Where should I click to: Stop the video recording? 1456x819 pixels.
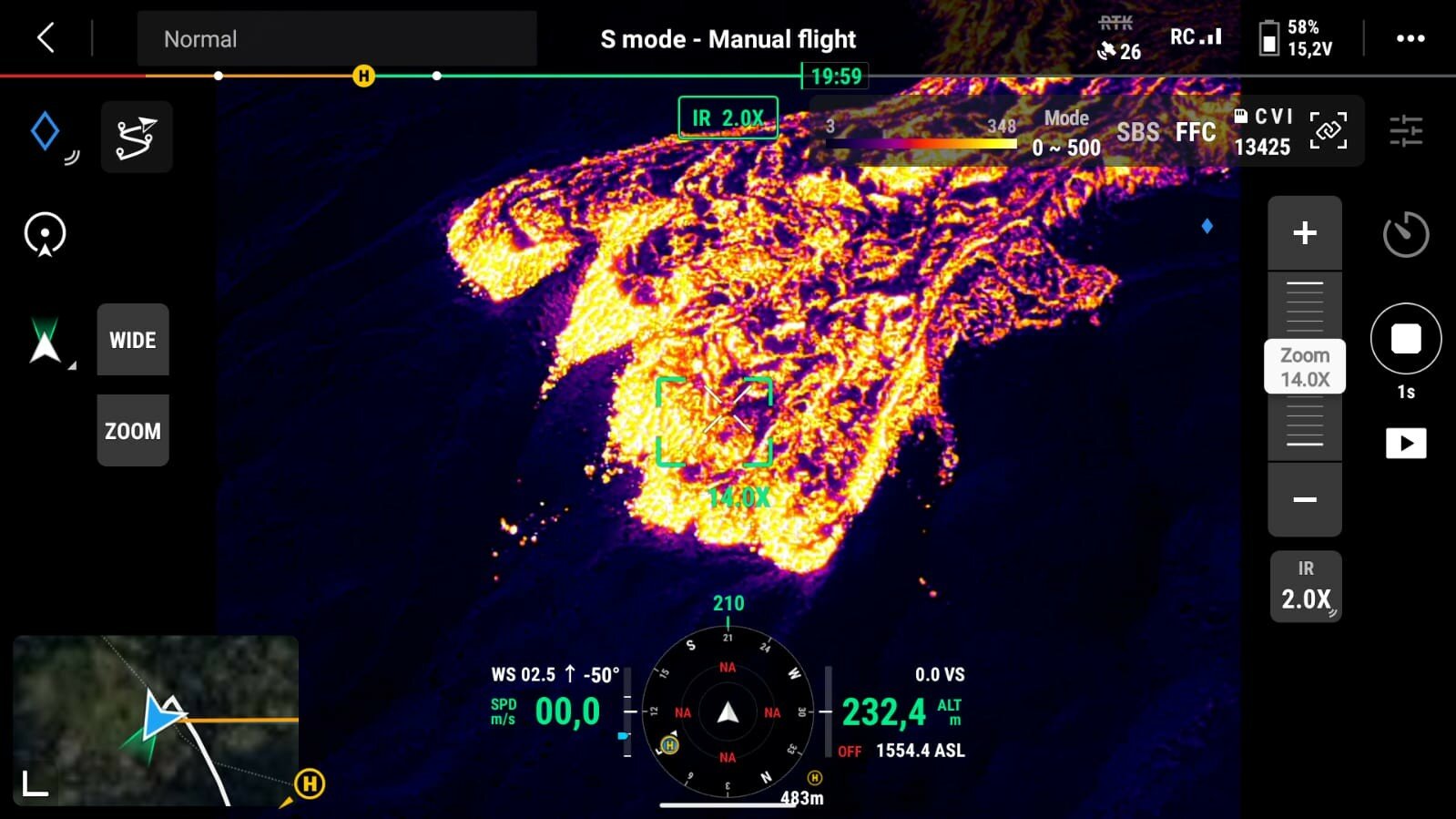[x=1405, y=339]
